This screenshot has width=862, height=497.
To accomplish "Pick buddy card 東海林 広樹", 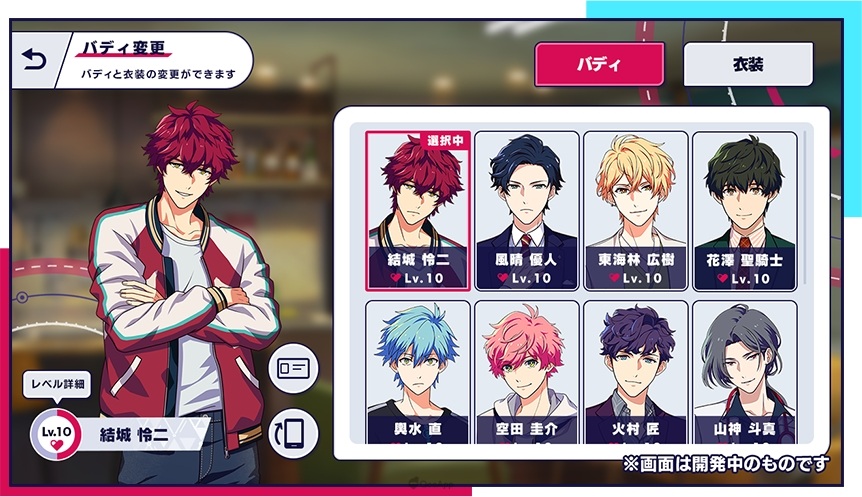I will [x=636, y=211].
